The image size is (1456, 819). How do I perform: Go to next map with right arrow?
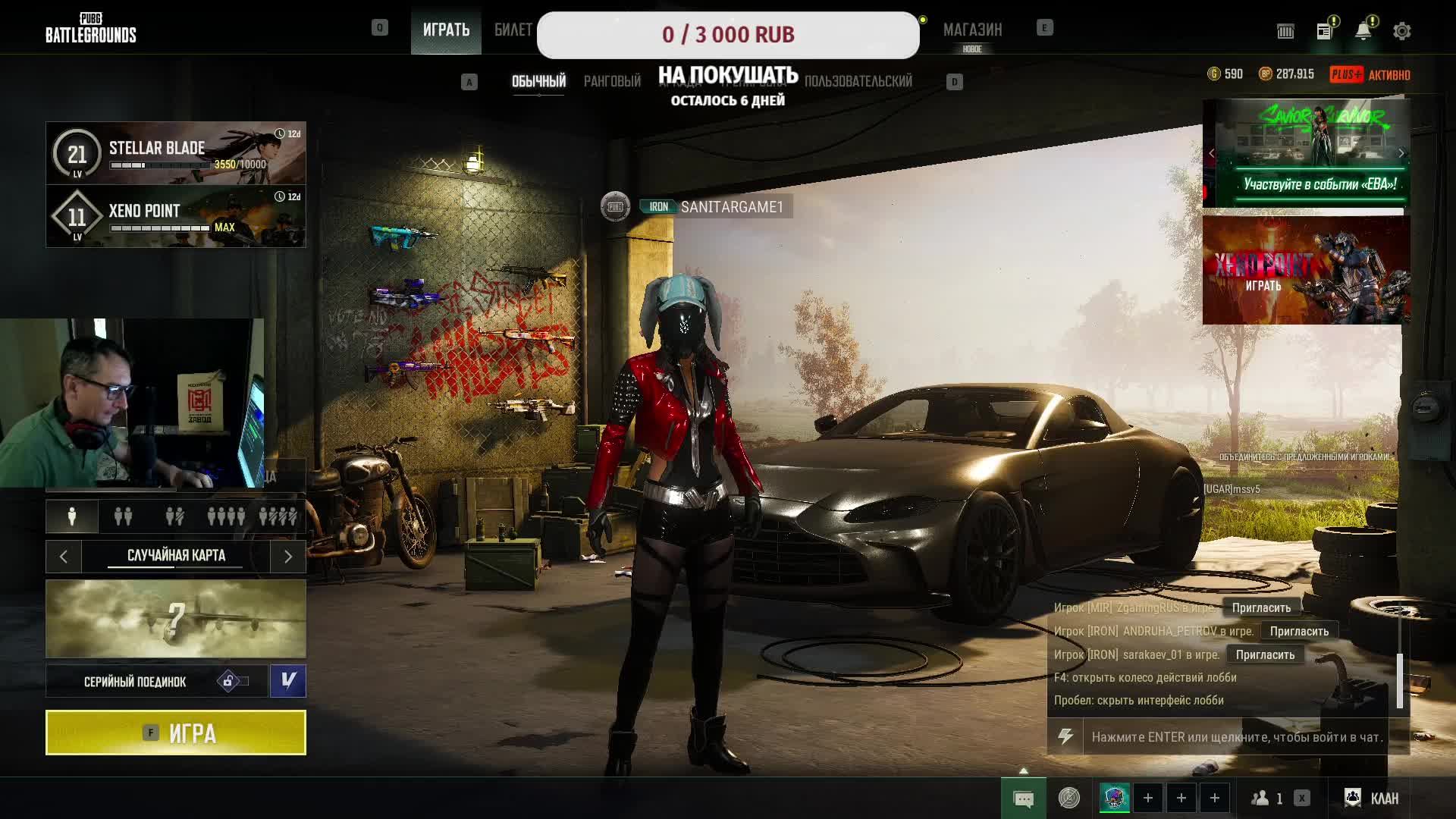coord(288,557)
